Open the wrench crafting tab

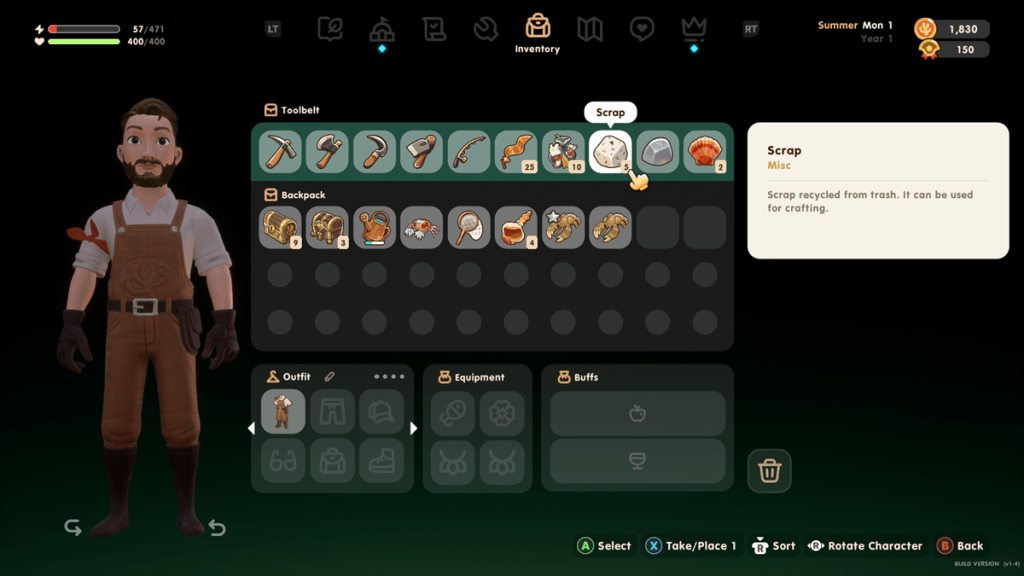(486, 29)
